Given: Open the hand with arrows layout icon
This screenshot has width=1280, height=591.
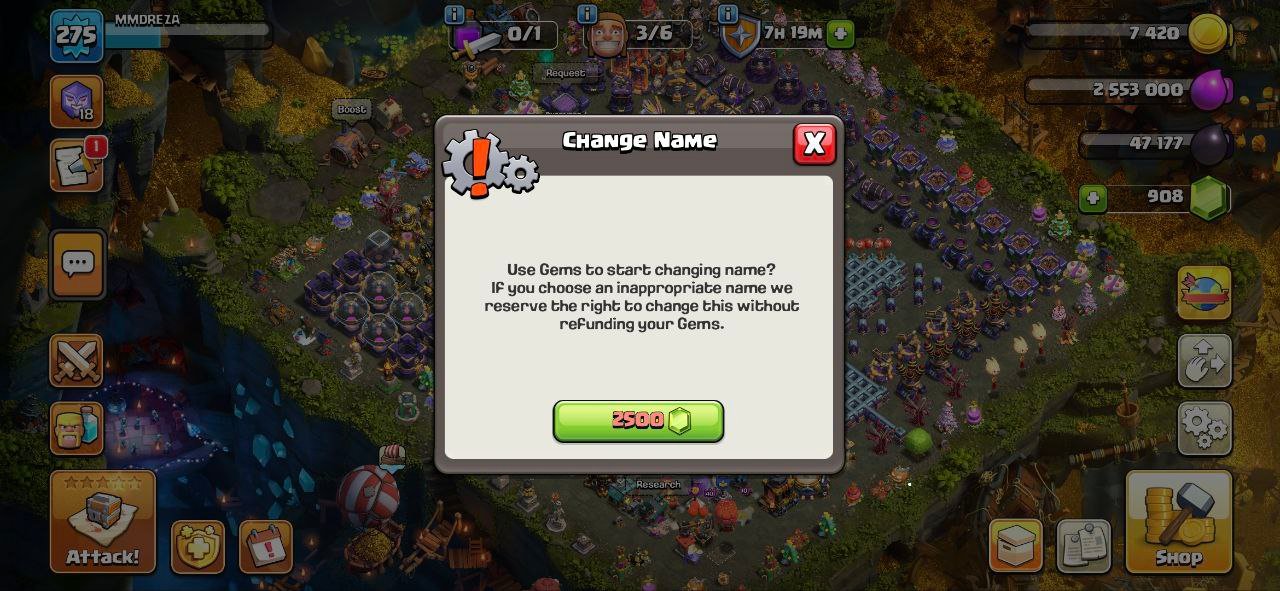Looking at the screenshot, I should [x=1204, y=361].
